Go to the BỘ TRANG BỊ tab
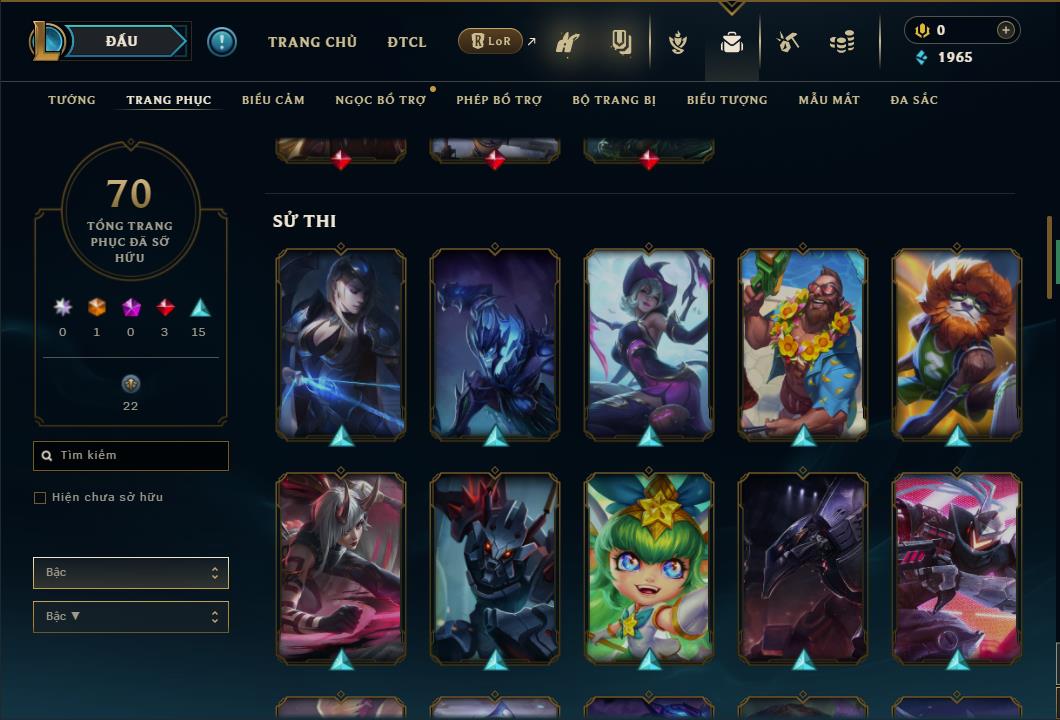Image resolution: width=1060 pixels, height=720 pixels. 614,100
